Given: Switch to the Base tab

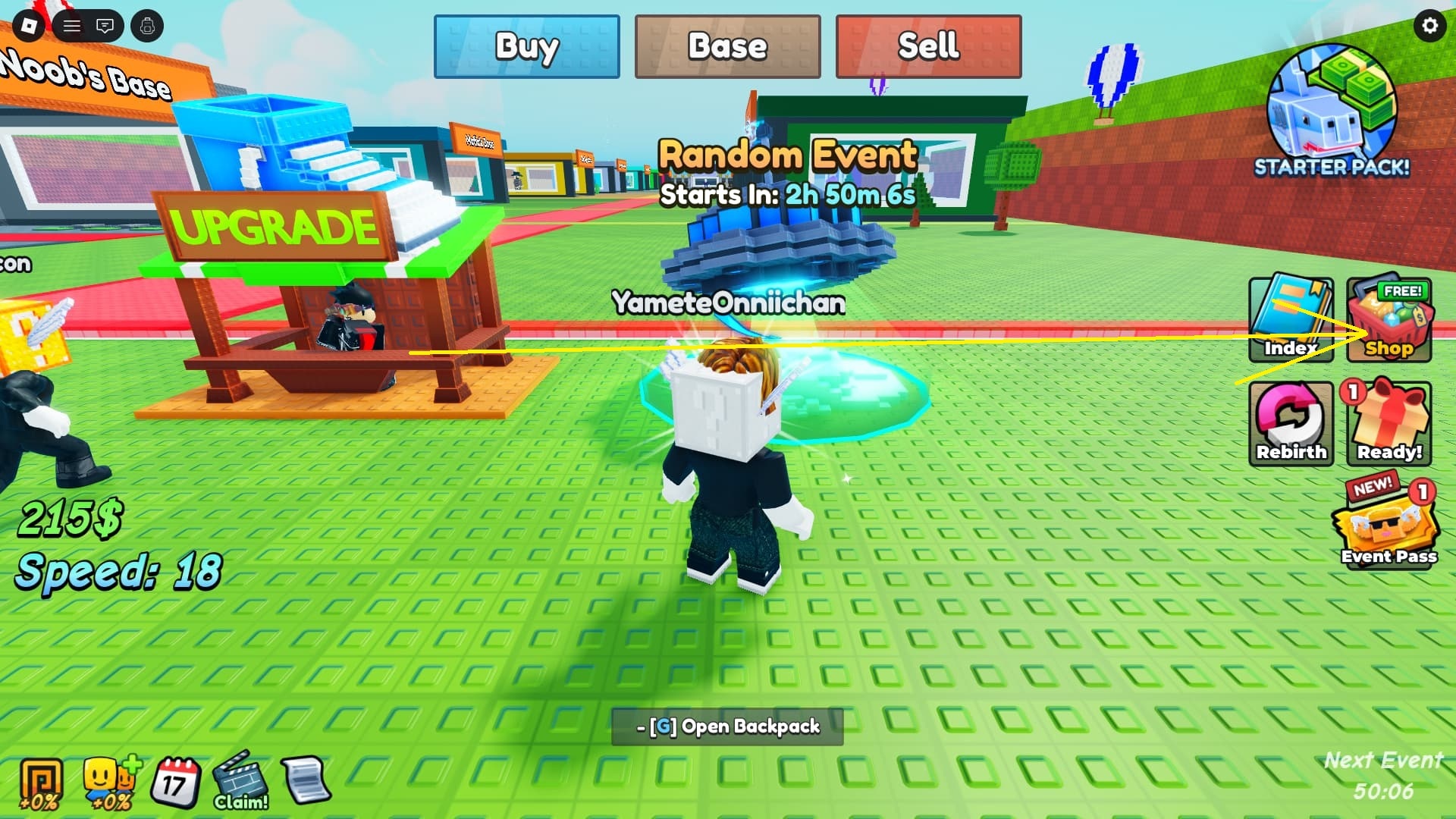Looking at the screenshot, I should pos(726,47).
